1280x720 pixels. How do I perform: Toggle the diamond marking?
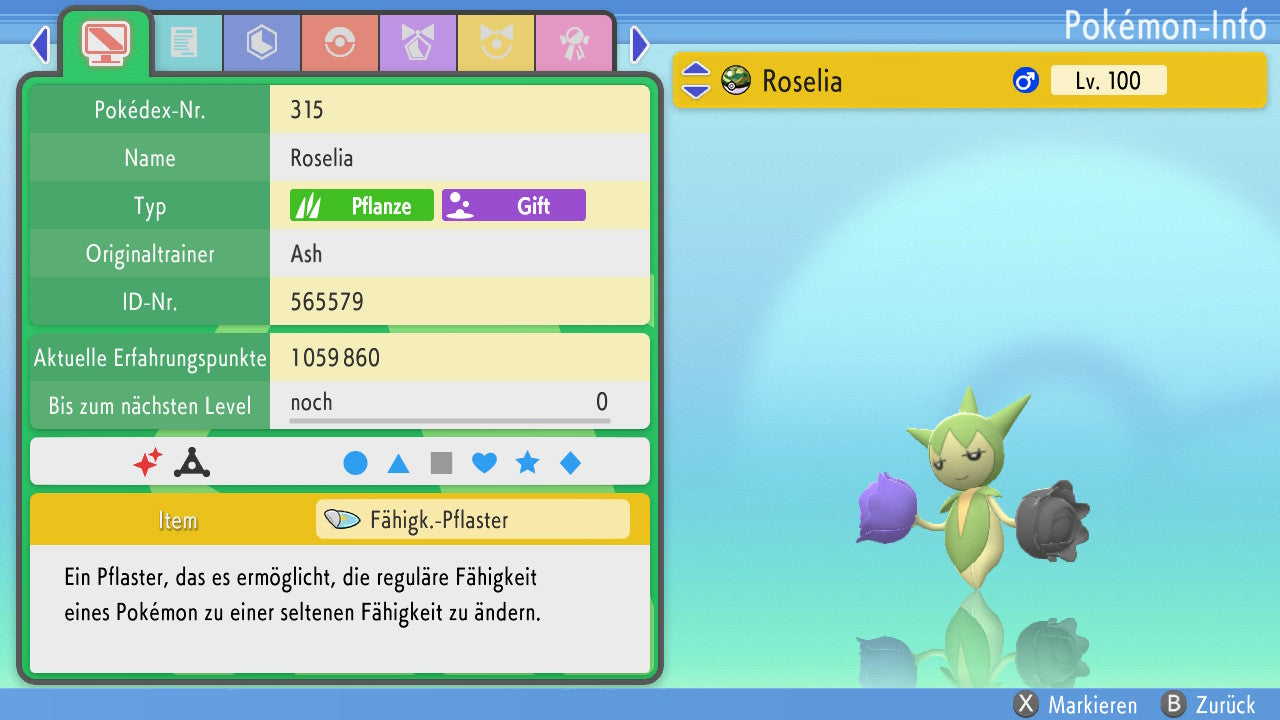(570, 463)
